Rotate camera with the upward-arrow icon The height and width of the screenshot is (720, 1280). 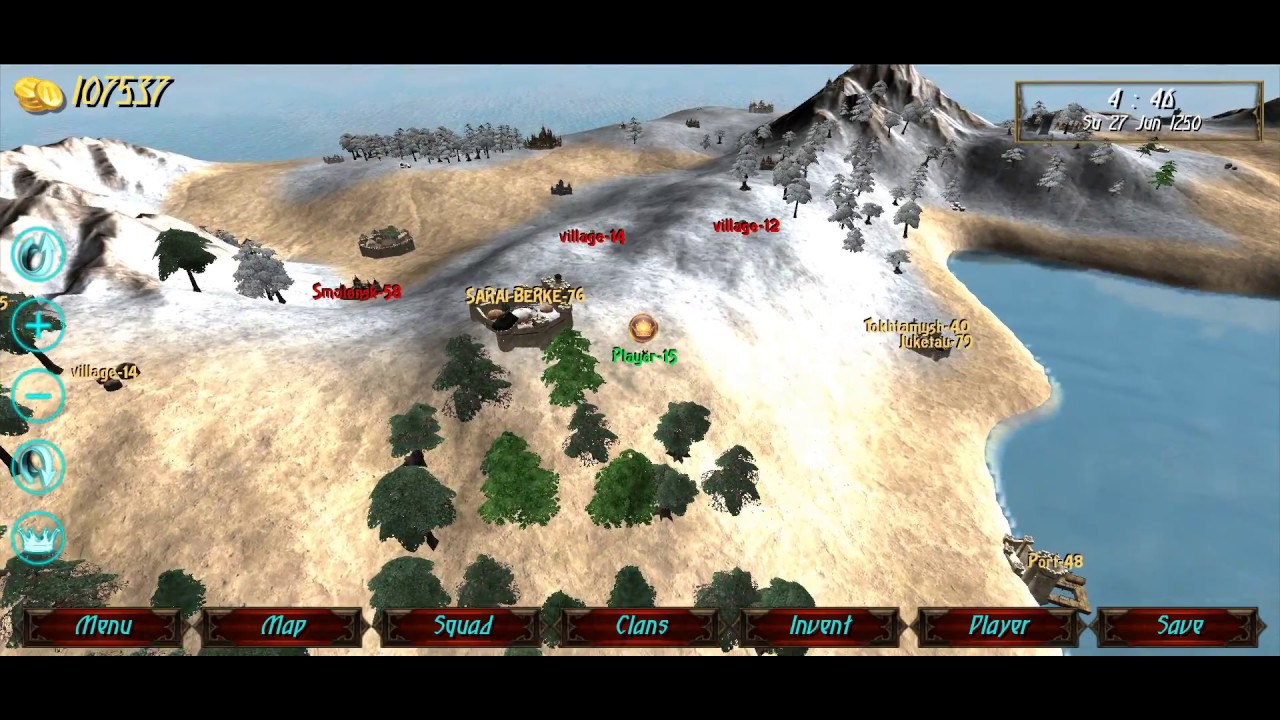[x=38, y=254]
